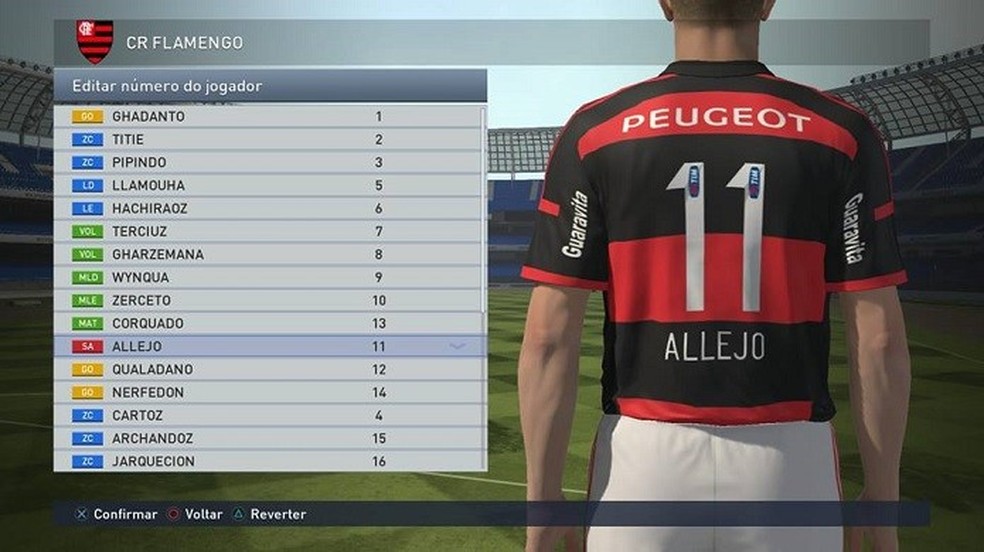This screenshot has height=552, width=984.
Task: Pick NERFEDON from the roster
Action: (268, 392)
